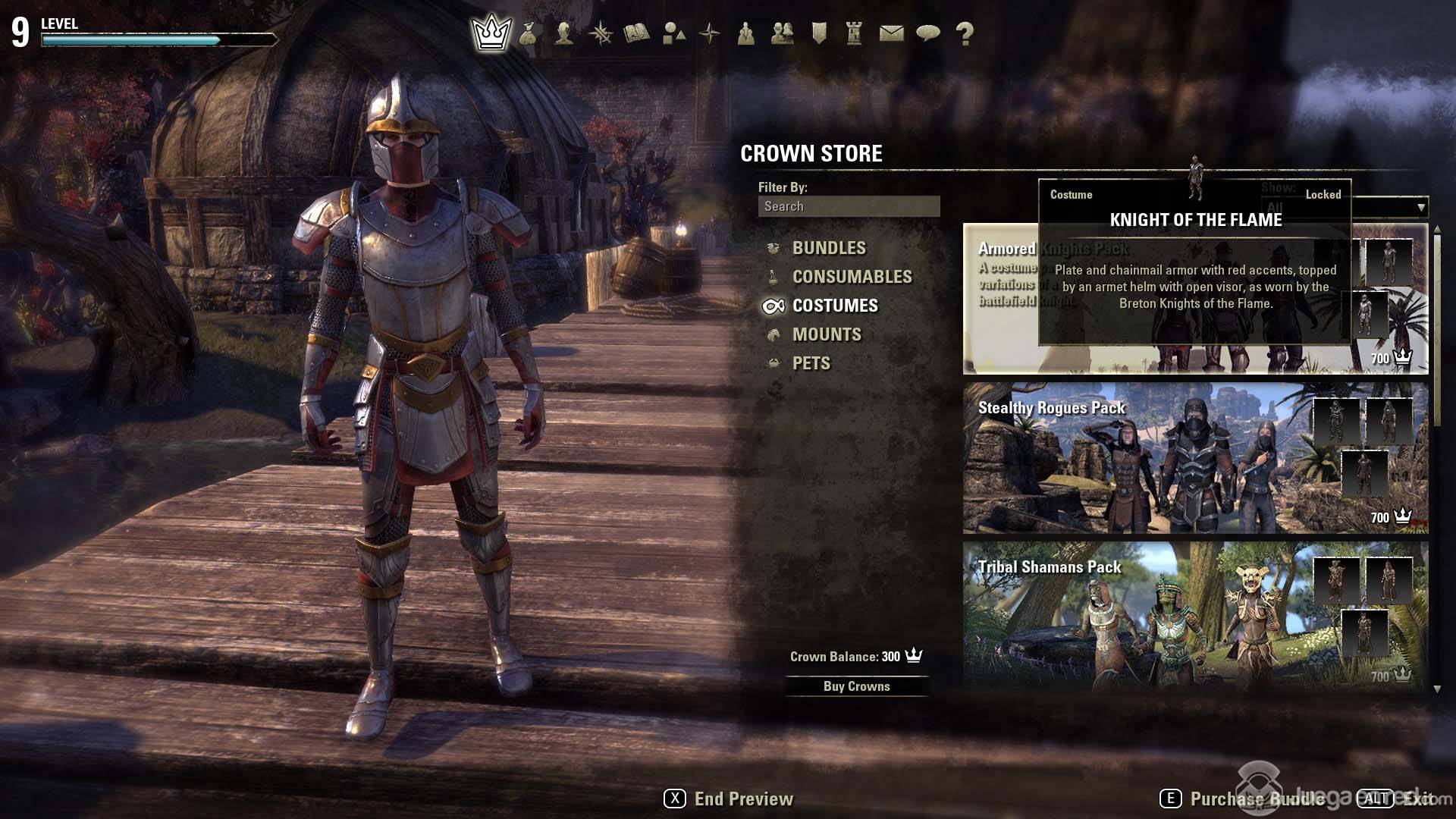Open the chat speech bubble icon
Screen dimensions: 1456x819
click(x=927, y=33)
